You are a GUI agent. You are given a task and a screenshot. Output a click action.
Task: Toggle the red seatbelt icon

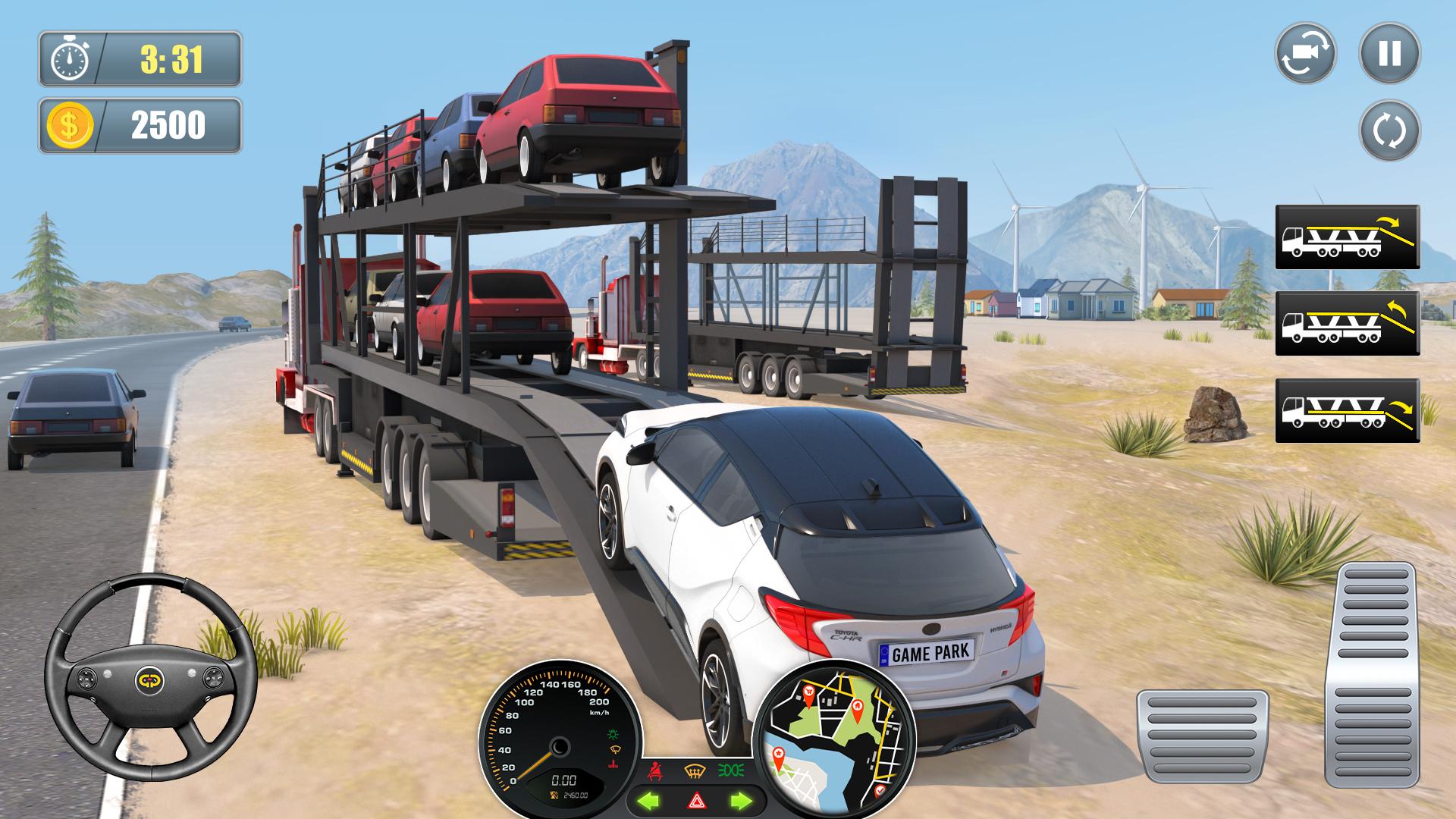pos(654,772)
